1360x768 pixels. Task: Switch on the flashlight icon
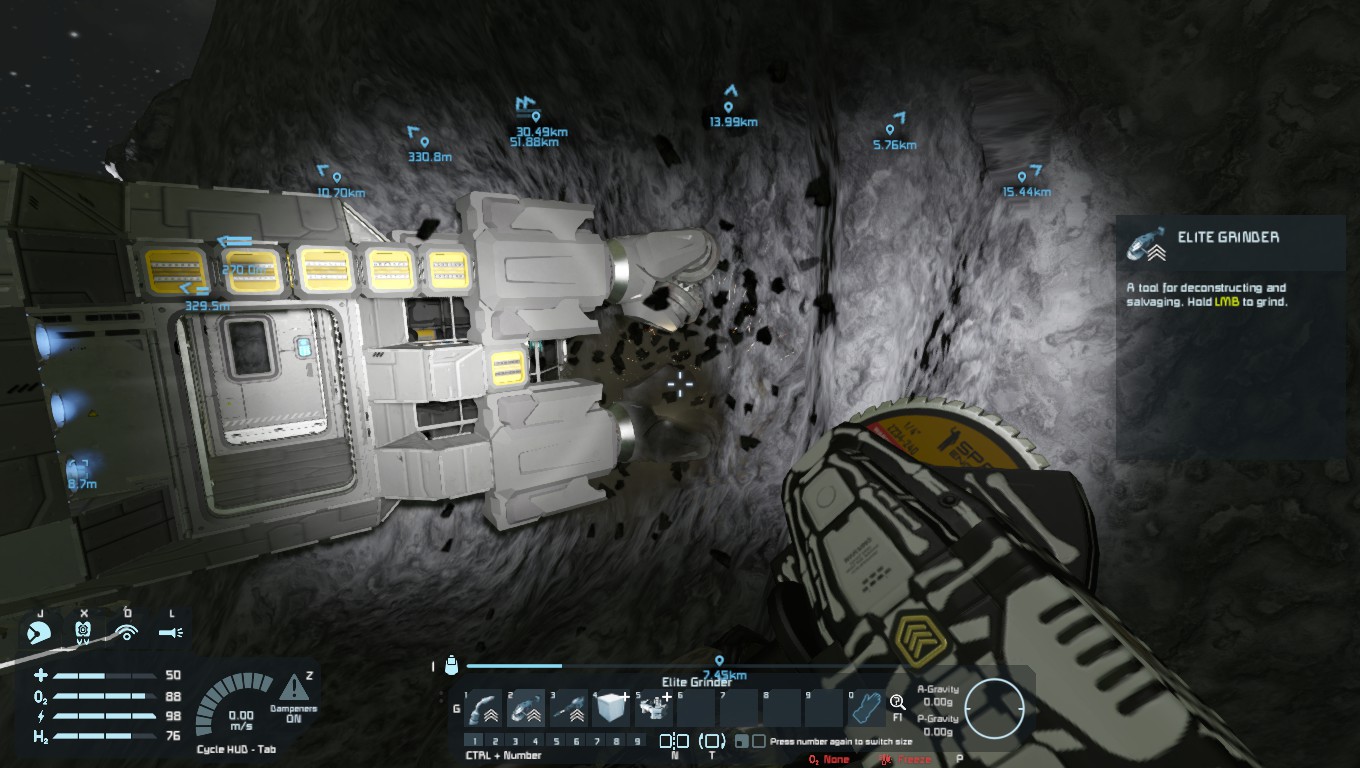[x=171, y=632]
